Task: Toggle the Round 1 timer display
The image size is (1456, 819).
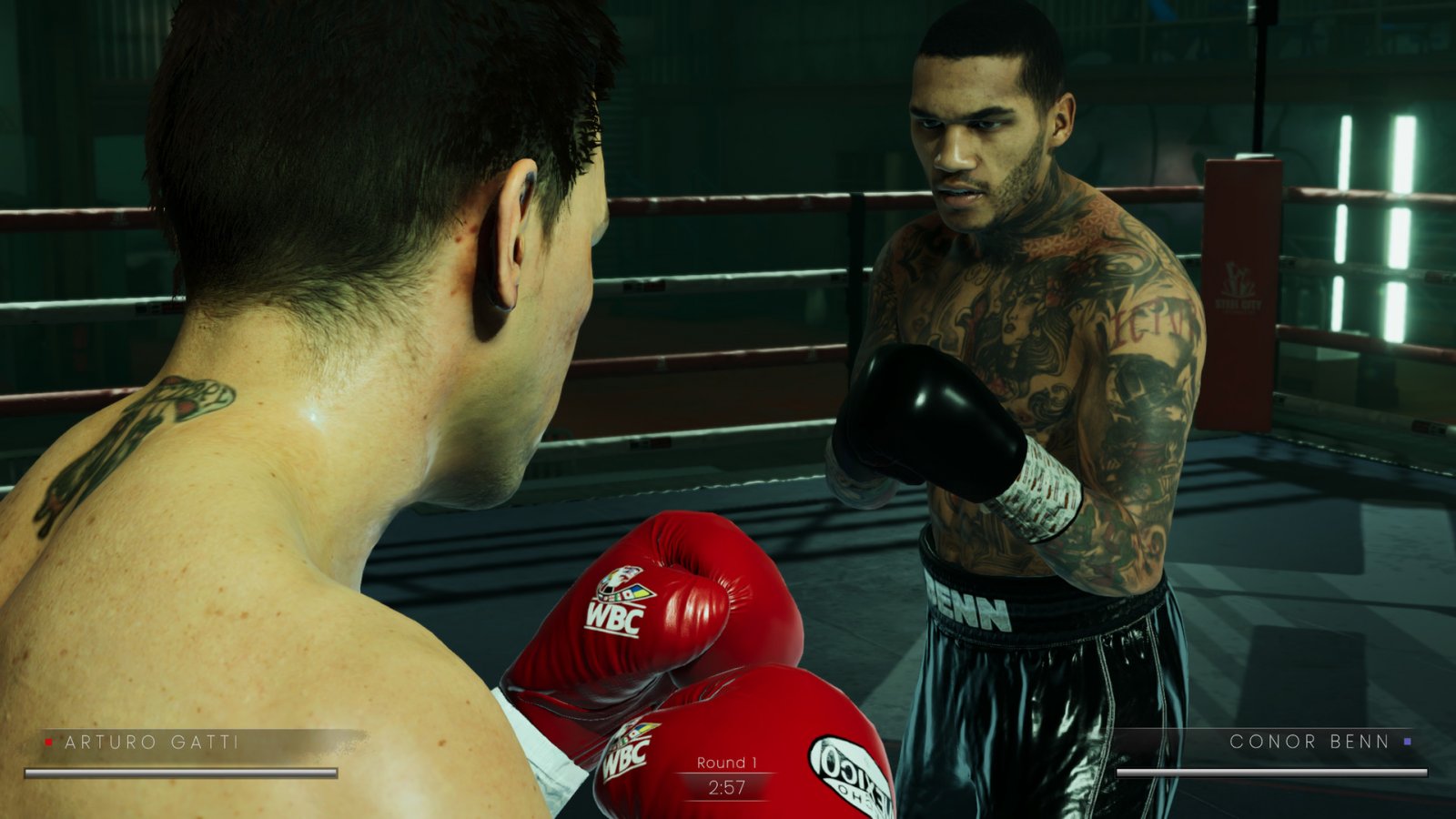Action: pos(723,774)
